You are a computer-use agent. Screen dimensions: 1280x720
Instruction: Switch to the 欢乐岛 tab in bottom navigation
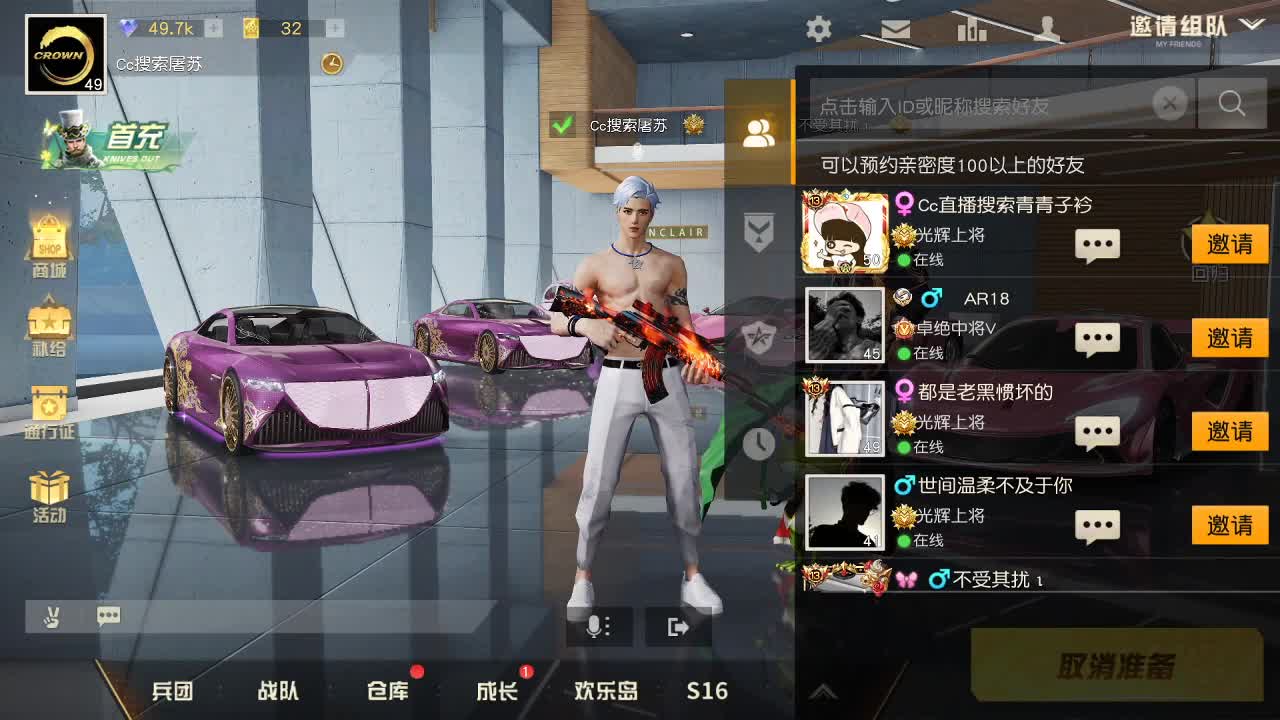[x=604, y=691]
